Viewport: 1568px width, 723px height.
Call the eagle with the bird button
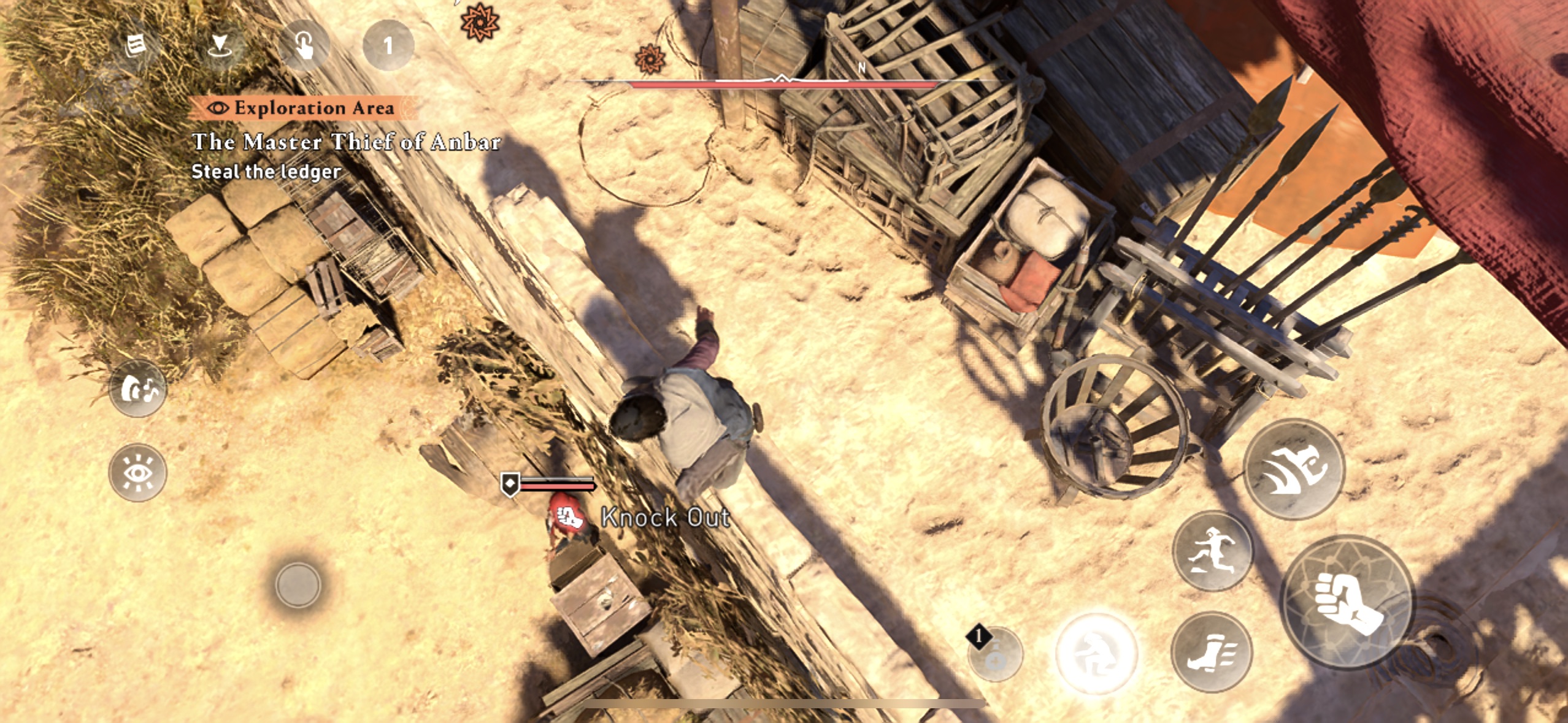[x=1294, y=469]
